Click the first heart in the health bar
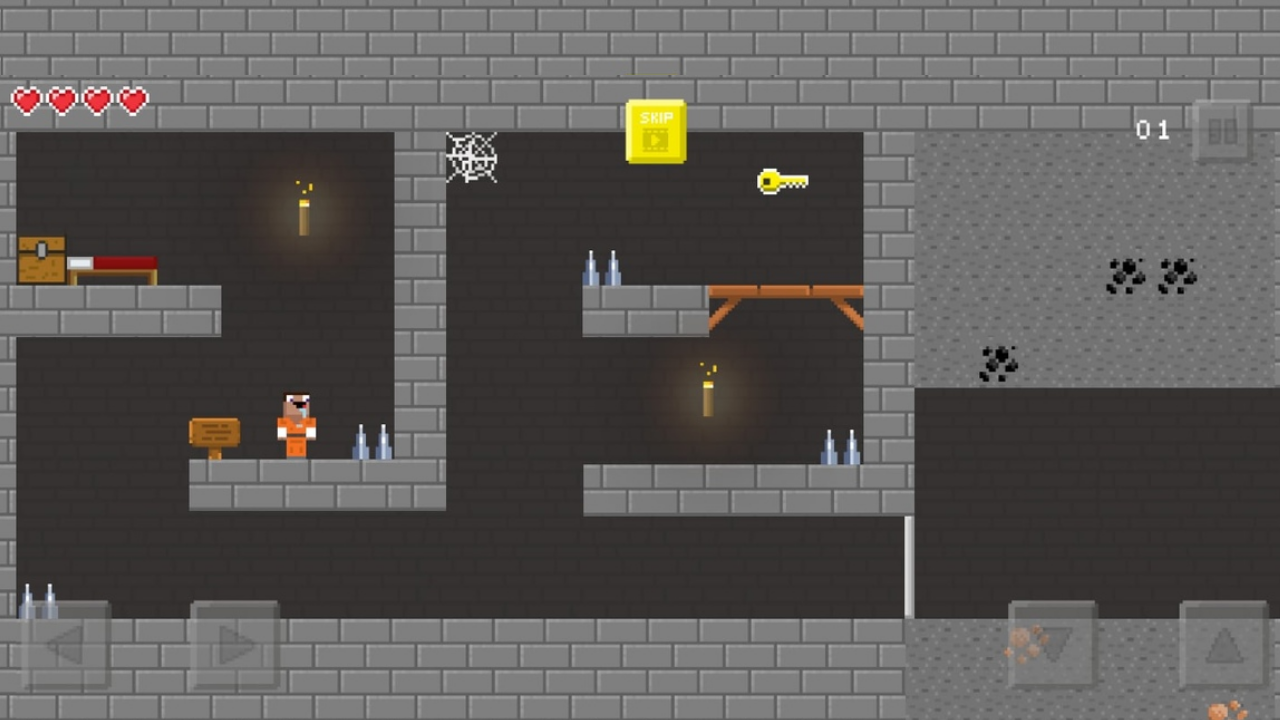This screenshot has width=1280, height=720. (27, 100)
